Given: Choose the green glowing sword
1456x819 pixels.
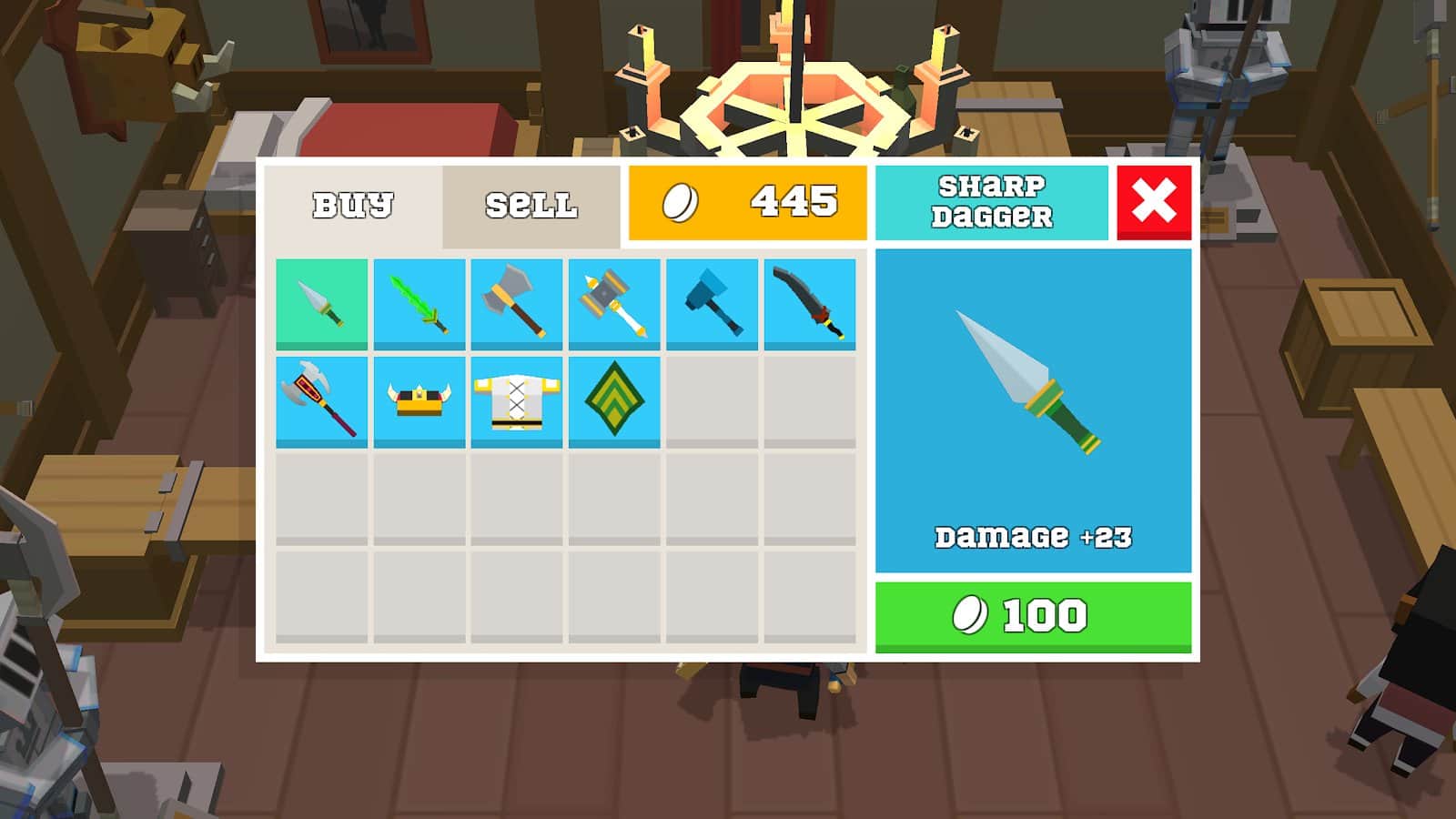Looking at the screenshot, I should tap(420, 304).
